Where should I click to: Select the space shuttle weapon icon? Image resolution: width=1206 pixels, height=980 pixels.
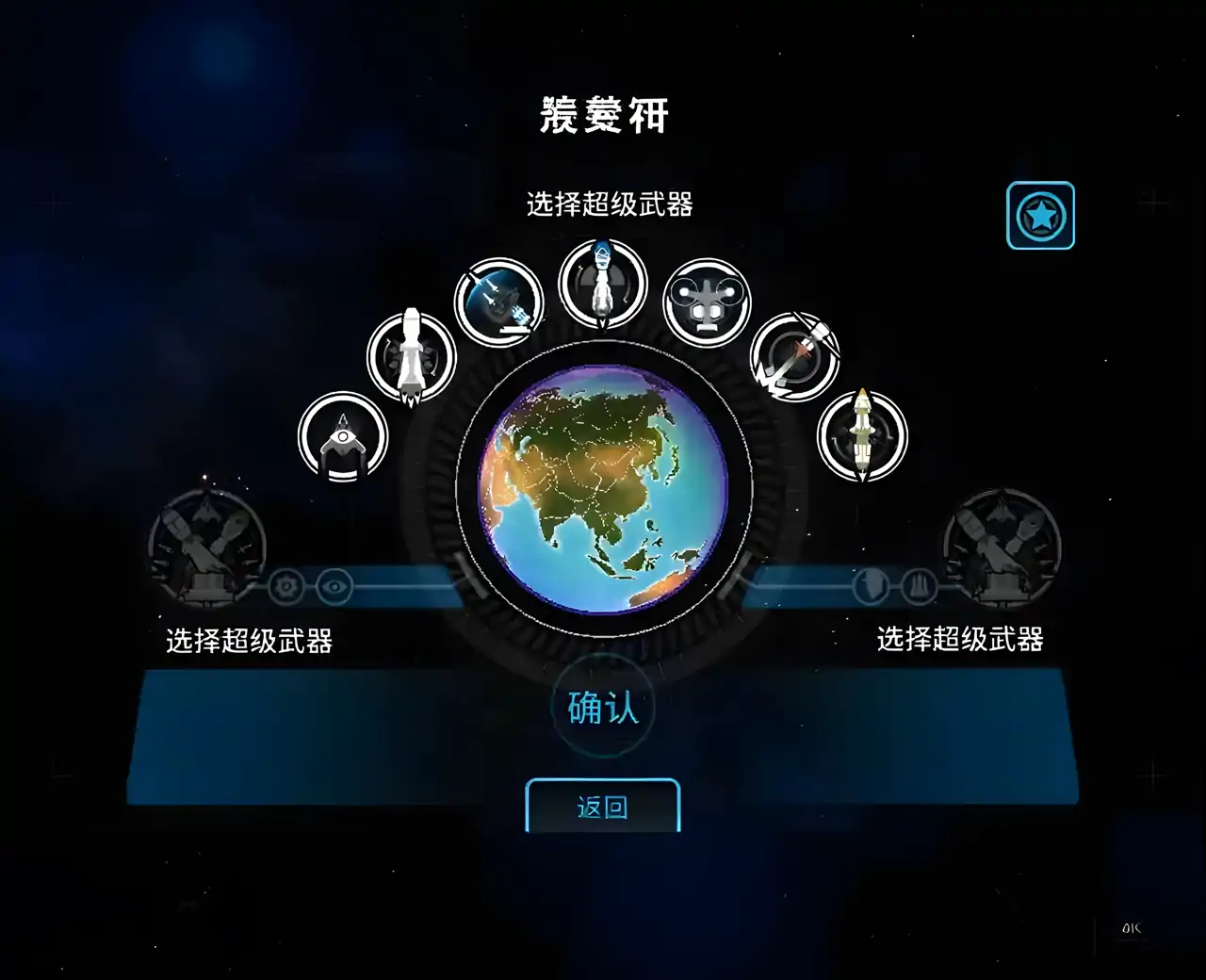tap(412, 360)
